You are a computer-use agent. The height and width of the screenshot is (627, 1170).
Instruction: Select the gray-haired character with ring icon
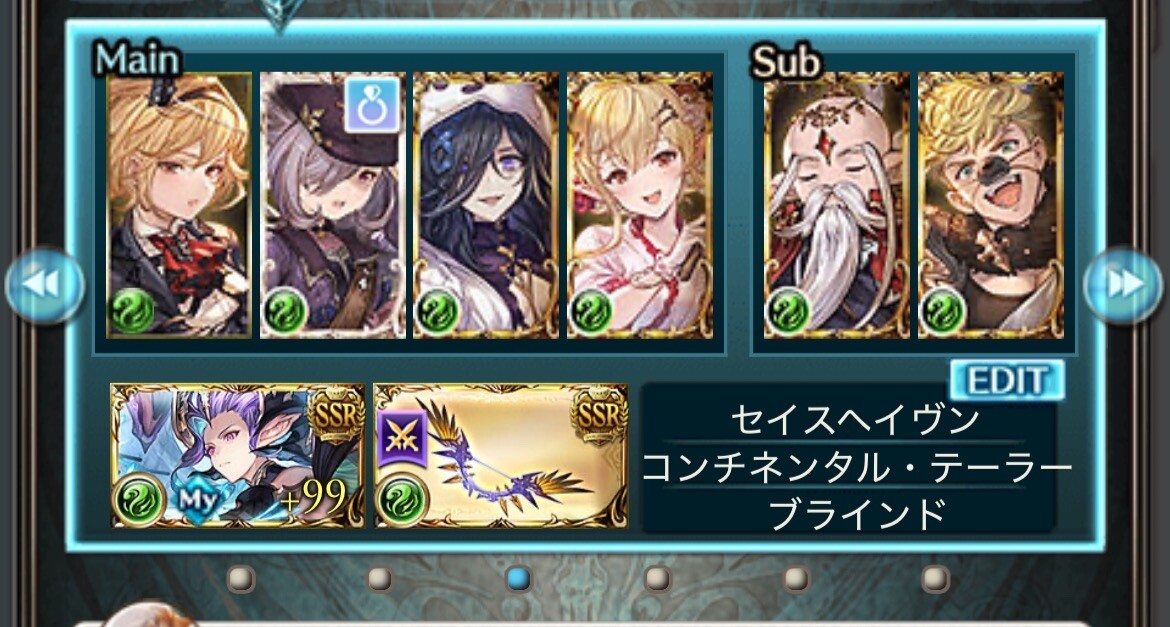(x=333, y=205)
